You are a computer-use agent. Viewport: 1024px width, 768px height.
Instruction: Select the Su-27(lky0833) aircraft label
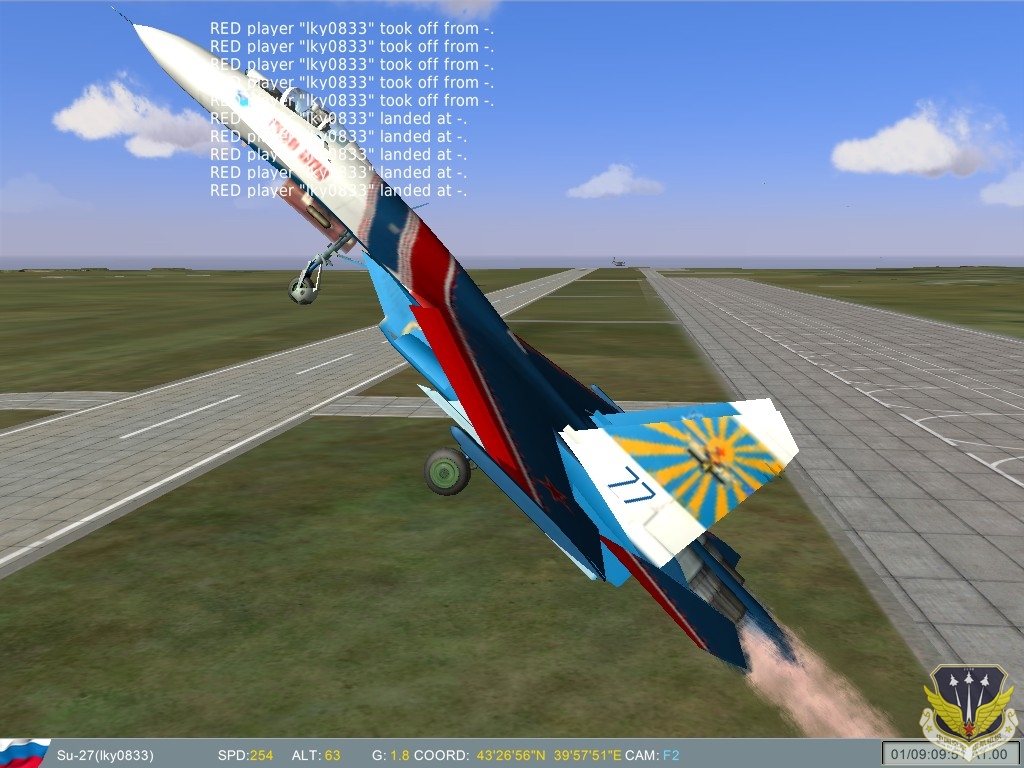pyautogui.click(x=105, y=755)
